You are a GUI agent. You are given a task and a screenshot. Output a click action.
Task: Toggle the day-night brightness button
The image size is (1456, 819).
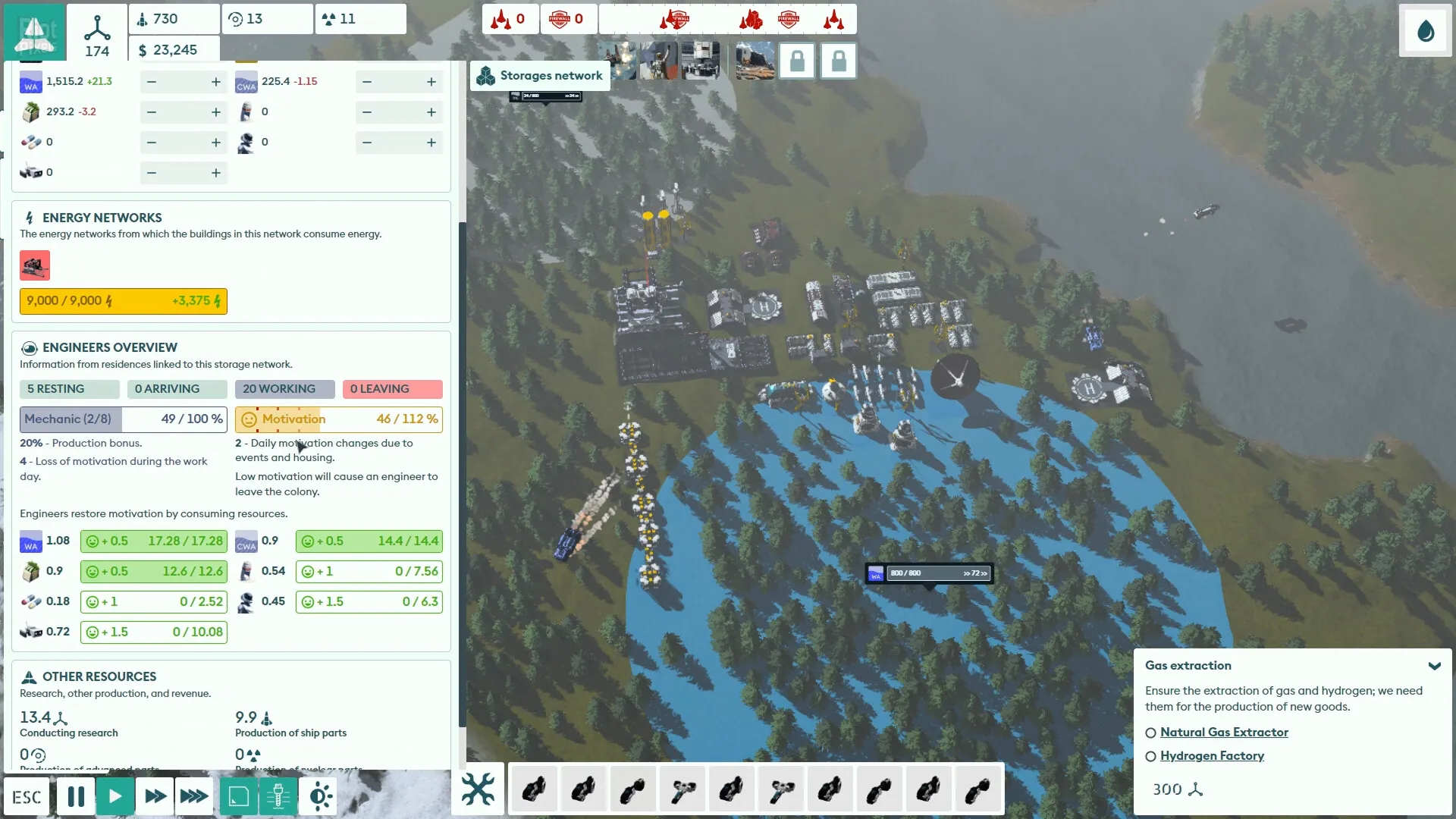tap(319, 797)
